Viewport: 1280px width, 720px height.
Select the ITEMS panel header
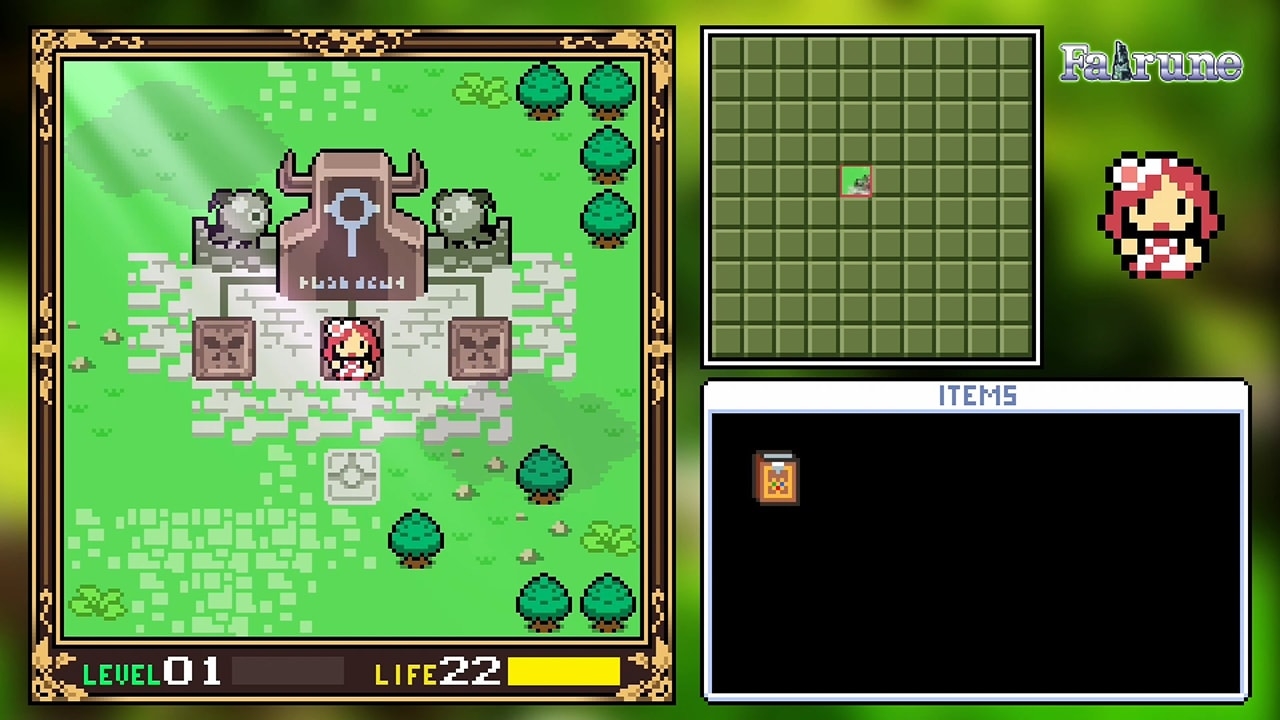[x=975, y=396]
